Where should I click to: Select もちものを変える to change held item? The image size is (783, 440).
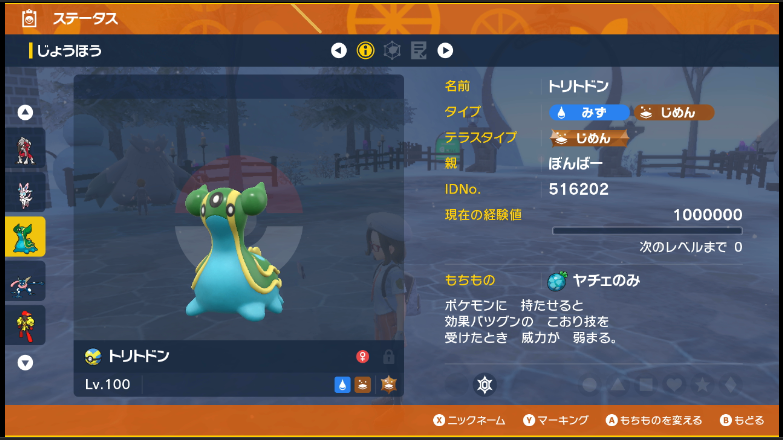click(647, 421)
